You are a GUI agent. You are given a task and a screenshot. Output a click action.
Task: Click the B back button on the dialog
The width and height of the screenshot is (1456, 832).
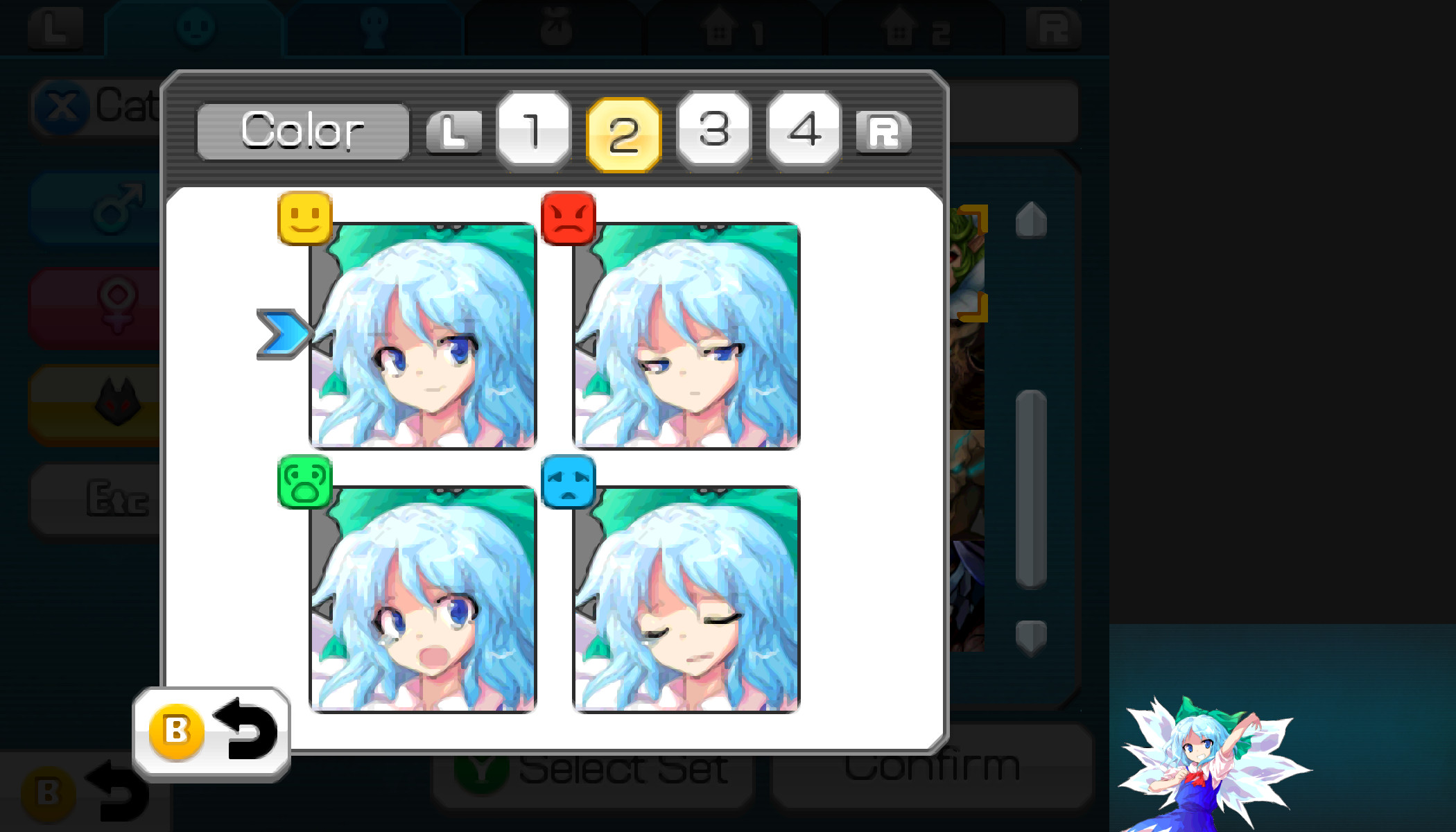[179, 731]
